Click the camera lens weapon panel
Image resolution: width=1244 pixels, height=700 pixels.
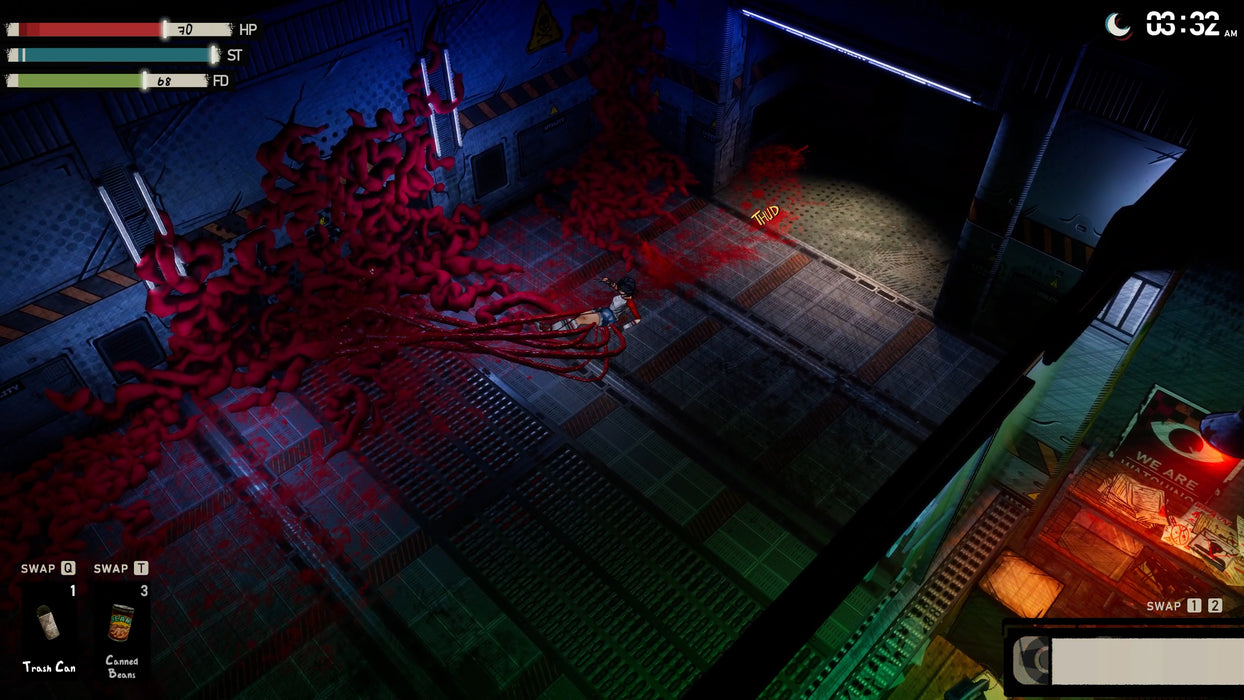coord(1124,660)
